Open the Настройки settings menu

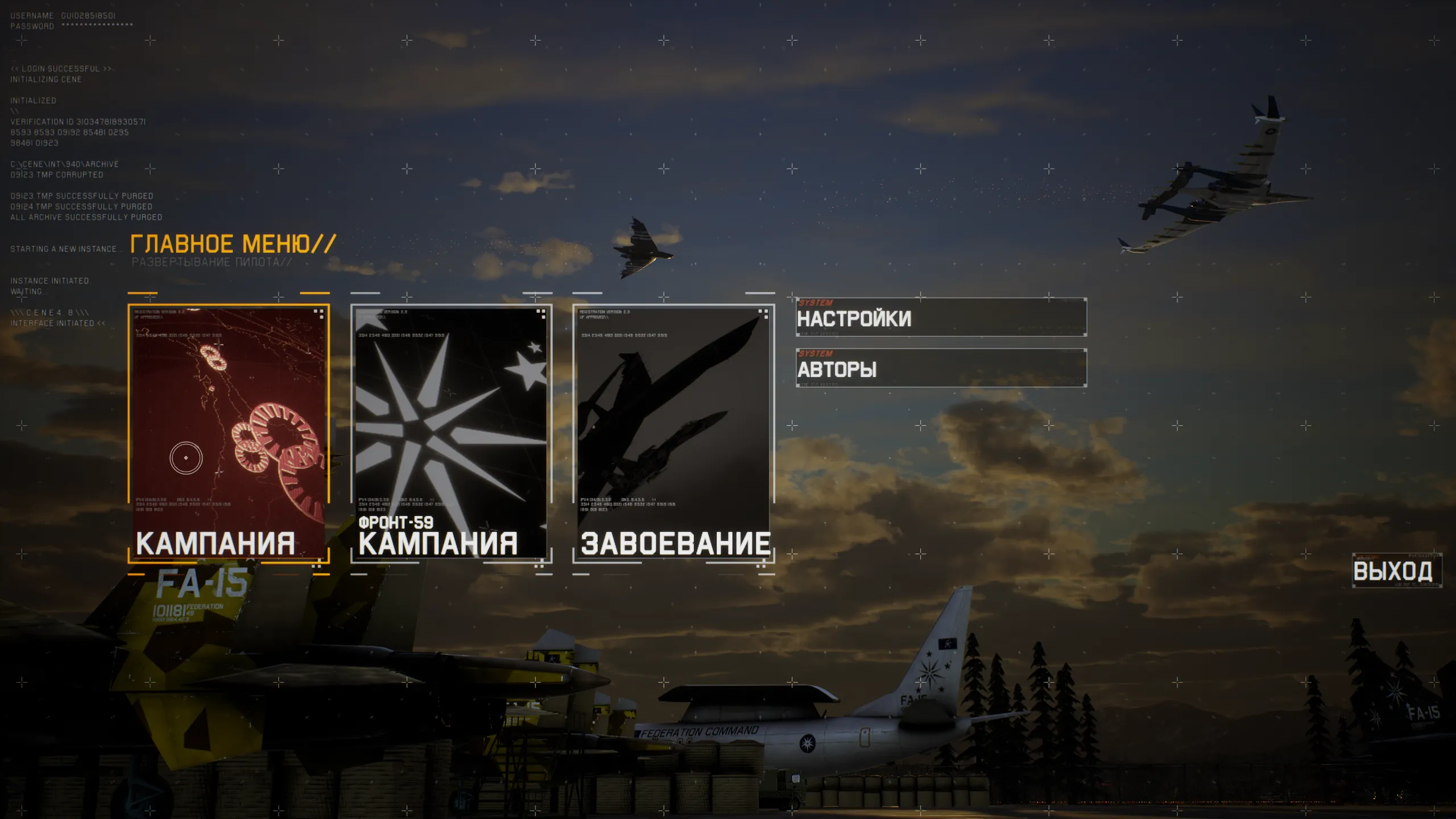pyautogui.click(x=941, y=317)
